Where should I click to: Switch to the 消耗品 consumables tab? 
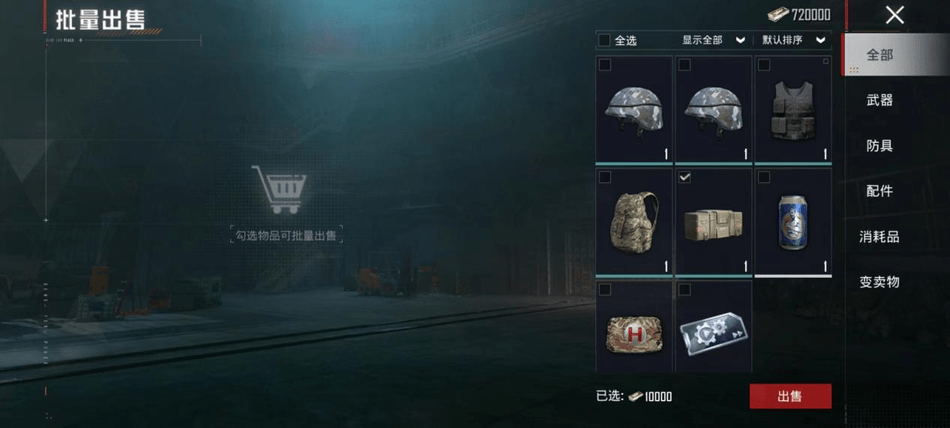click(x=879, y=237)
